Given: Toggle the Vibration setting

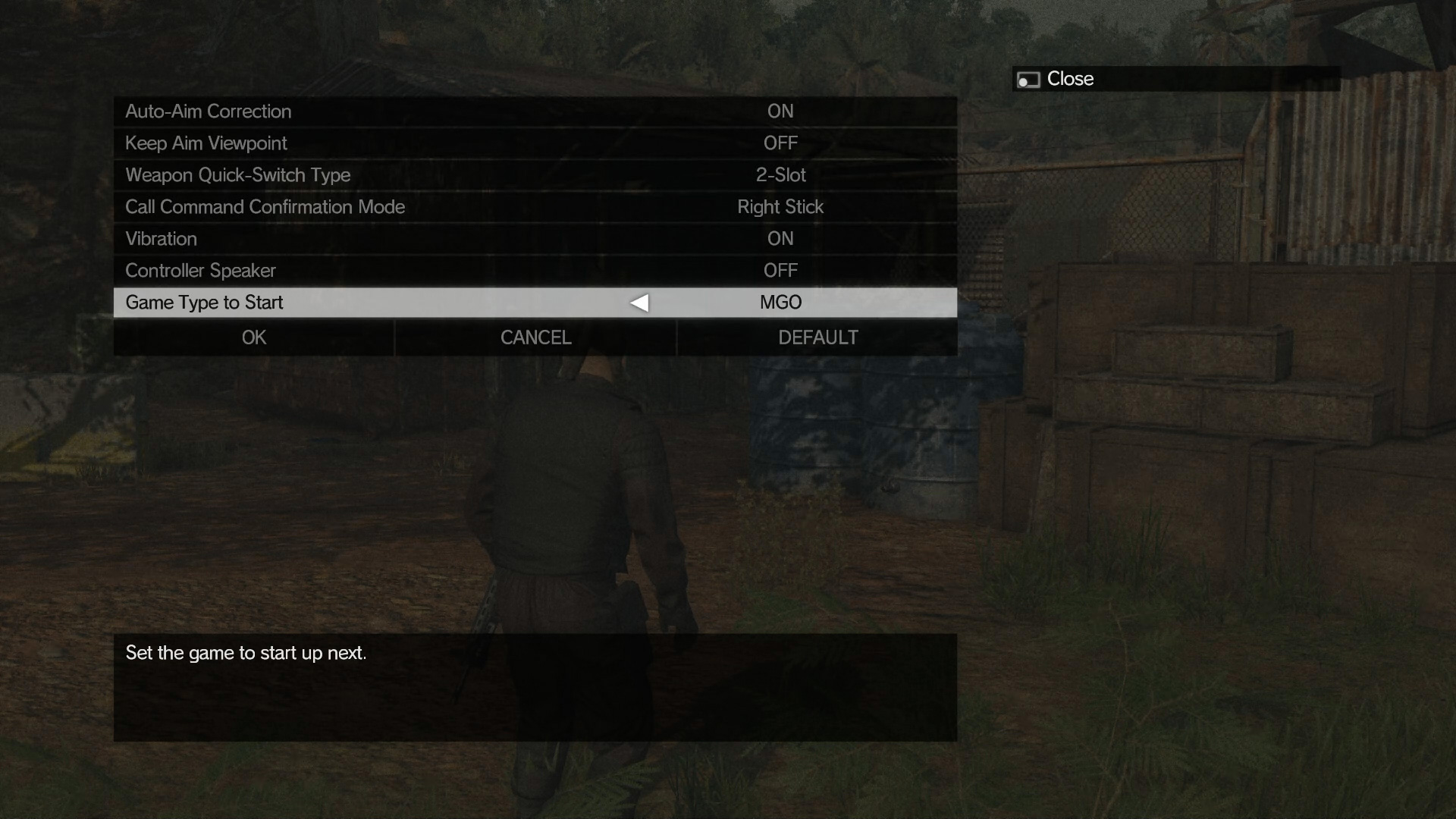Looking at the screenshot, I should coord(535,239).
